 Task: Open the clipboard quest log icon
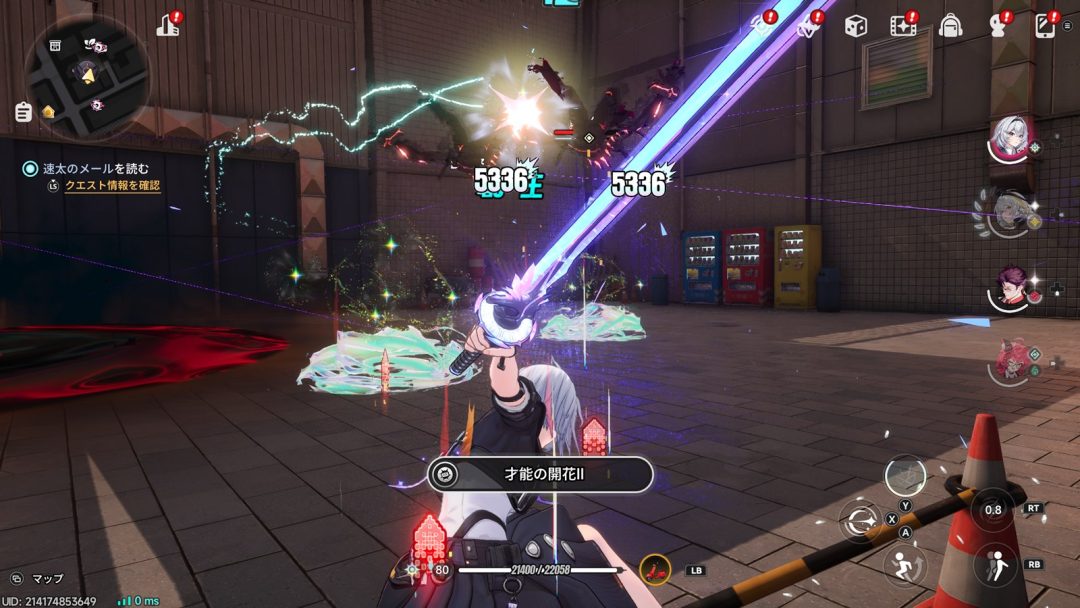23,112
